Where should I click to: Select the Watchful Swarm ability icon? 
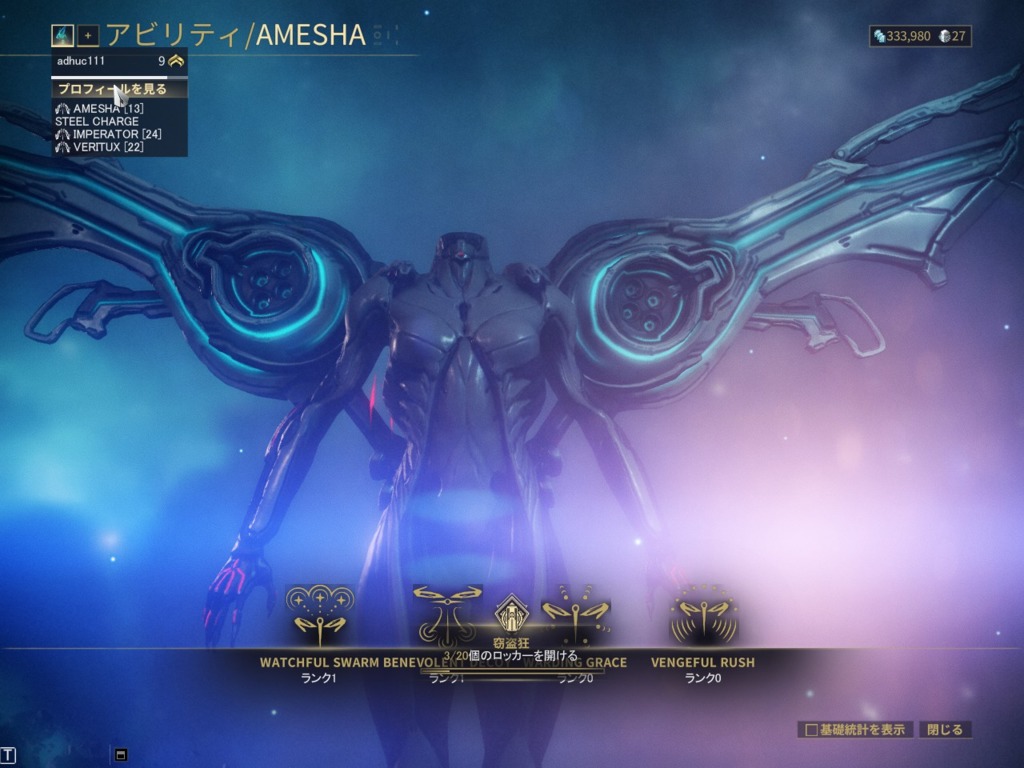[320, 613]
